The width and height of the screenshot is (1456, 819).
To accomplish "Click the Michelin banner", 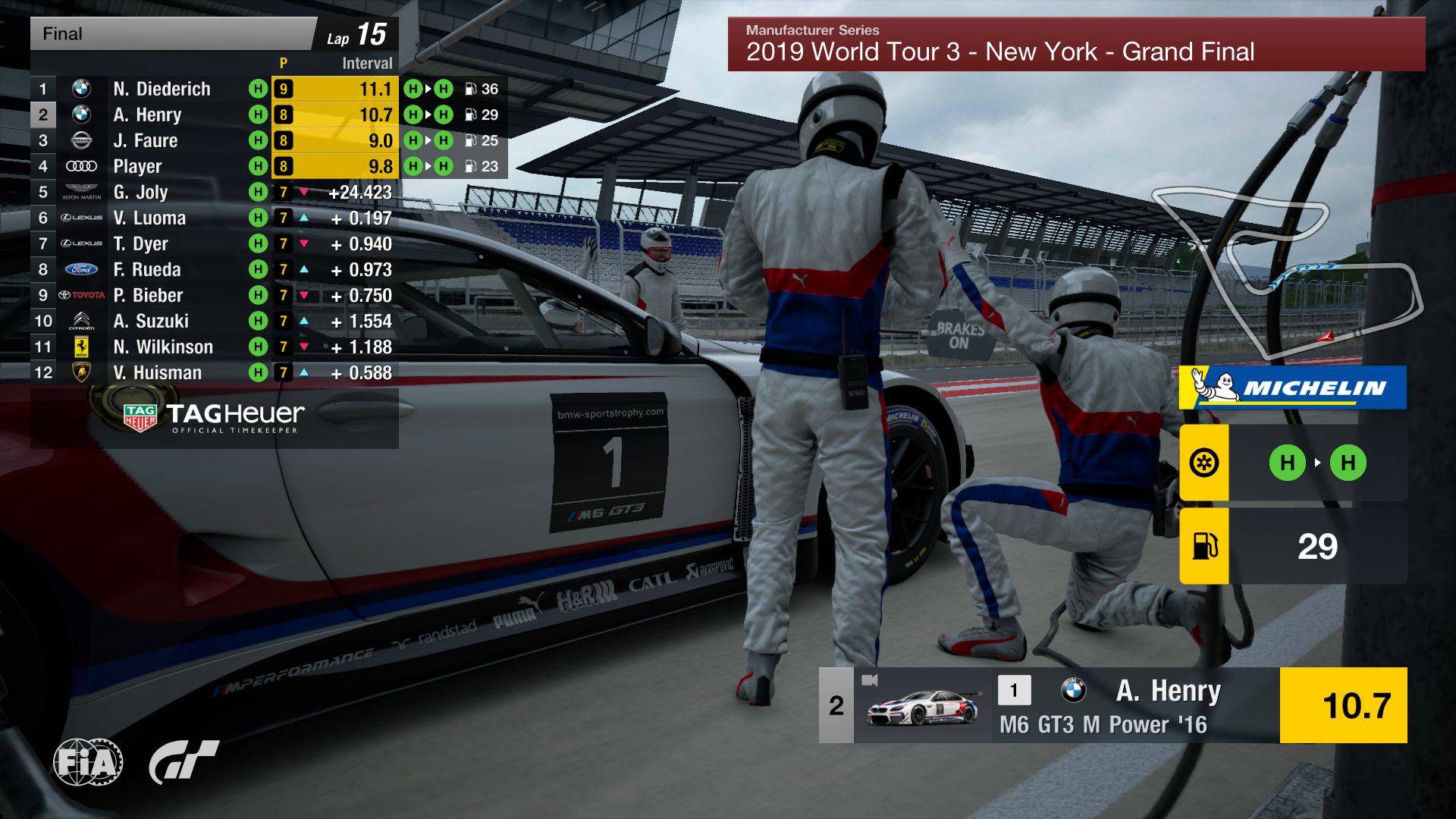I will (x=1292, y=388).
